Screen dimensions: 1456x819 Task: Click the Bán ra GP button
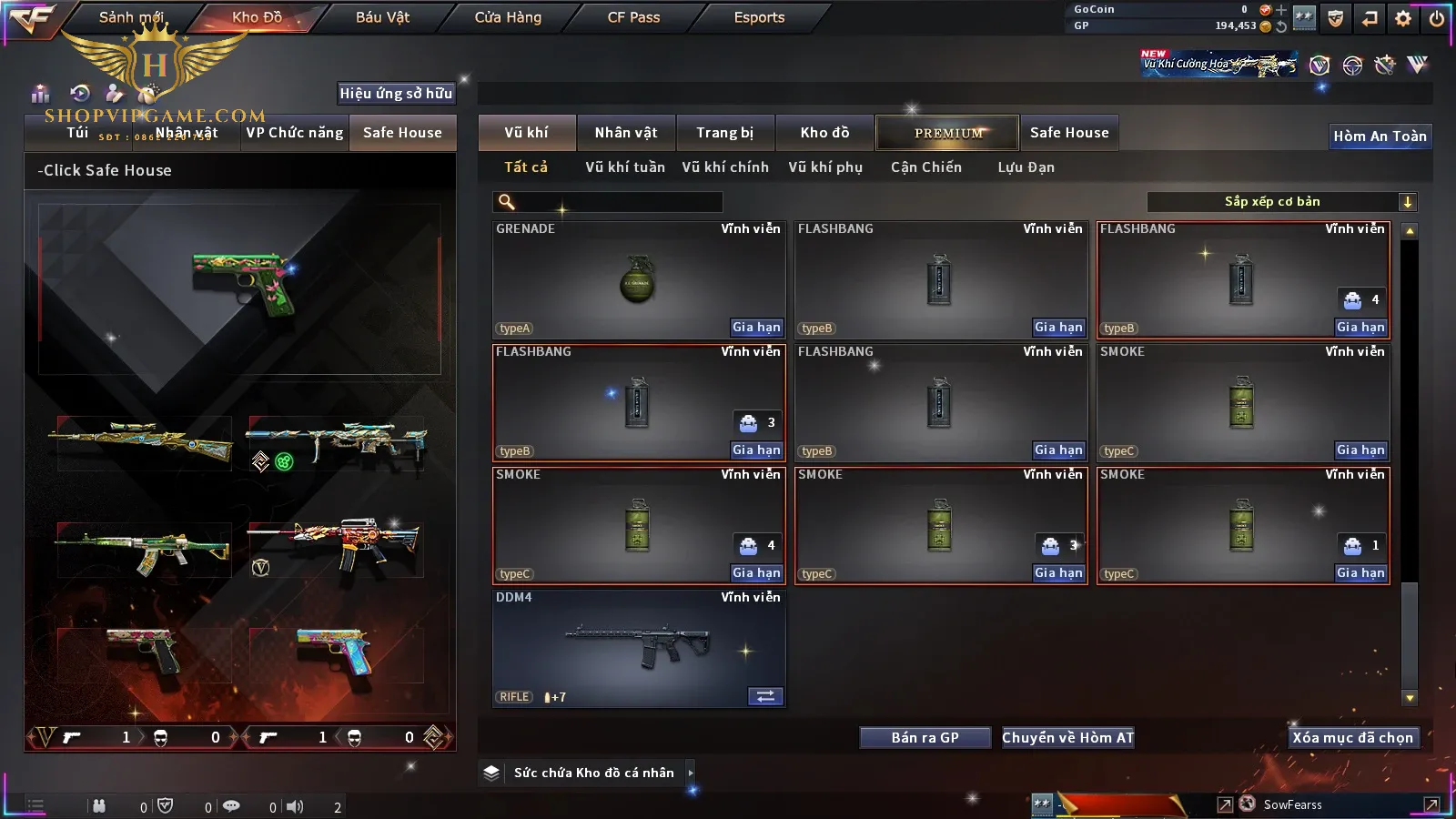[925, 738]
